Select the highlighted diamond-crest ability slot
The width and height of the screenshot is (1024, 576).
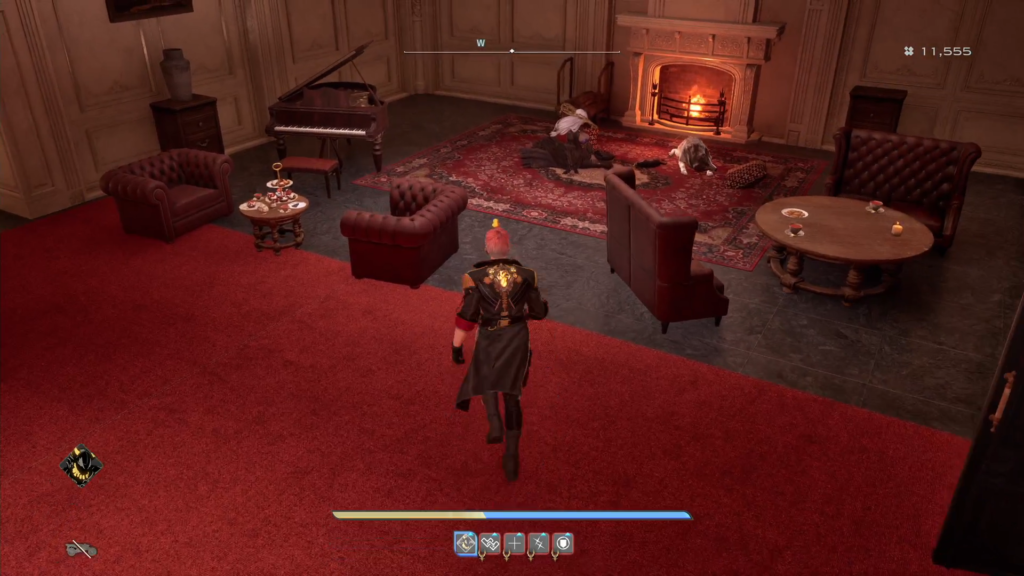pyautogui.click(x=465, y=543)
